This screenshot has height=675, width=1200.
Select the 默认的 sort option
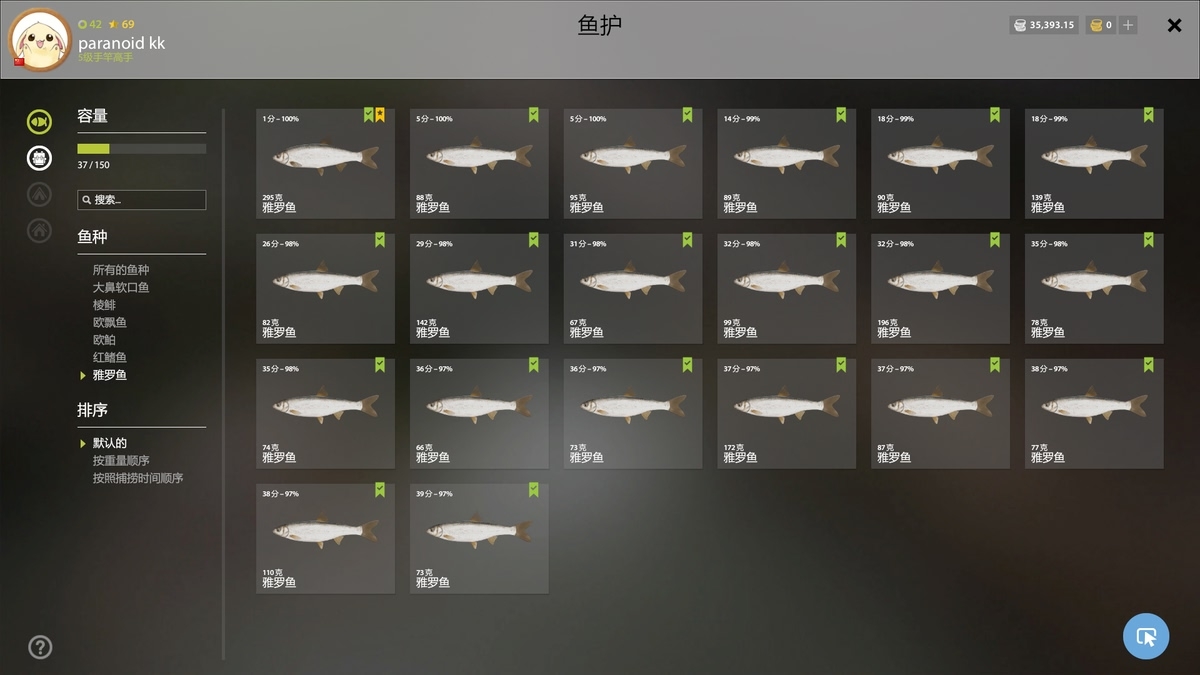(110, 443)
